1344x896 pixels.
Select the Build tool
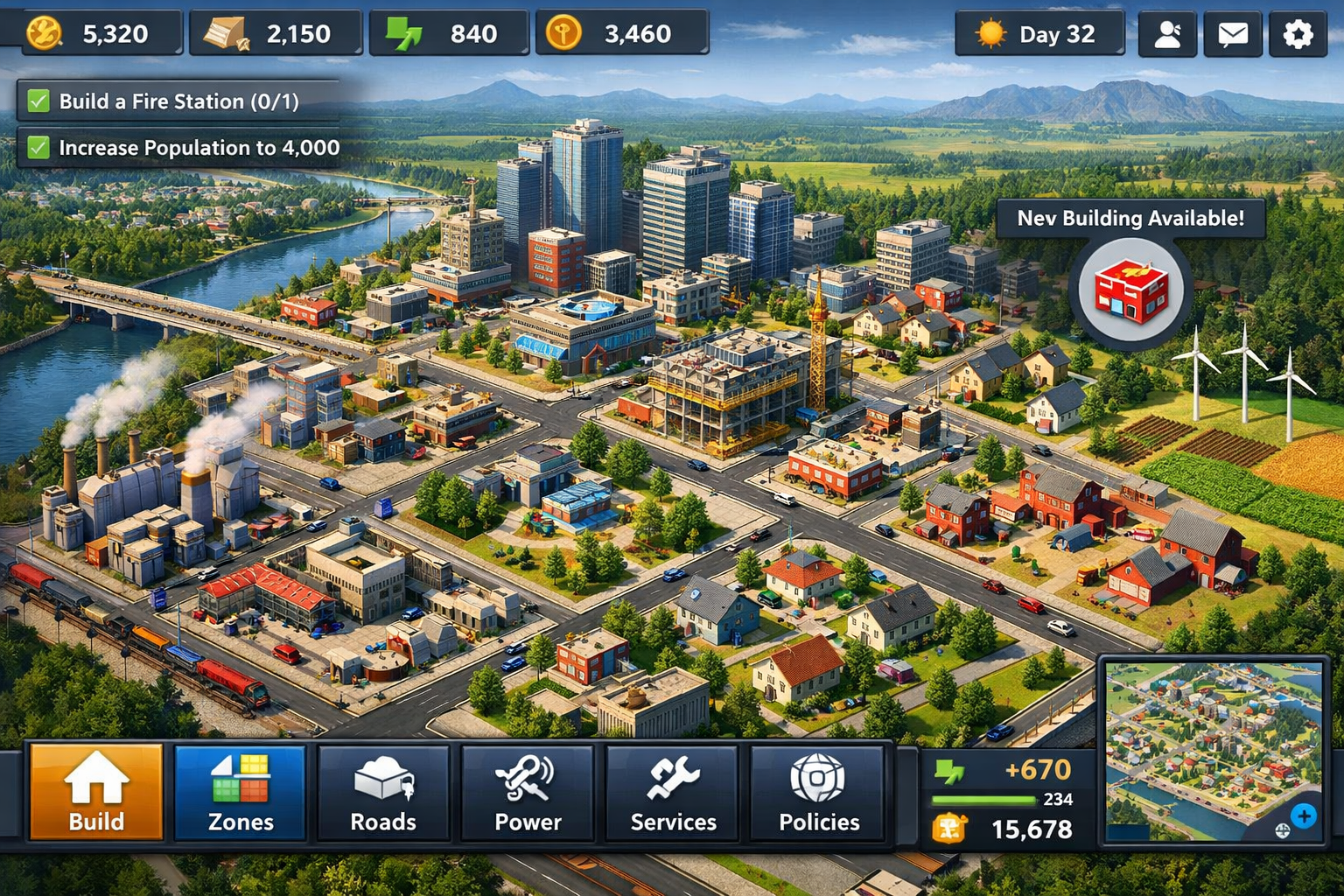[94, 792]
